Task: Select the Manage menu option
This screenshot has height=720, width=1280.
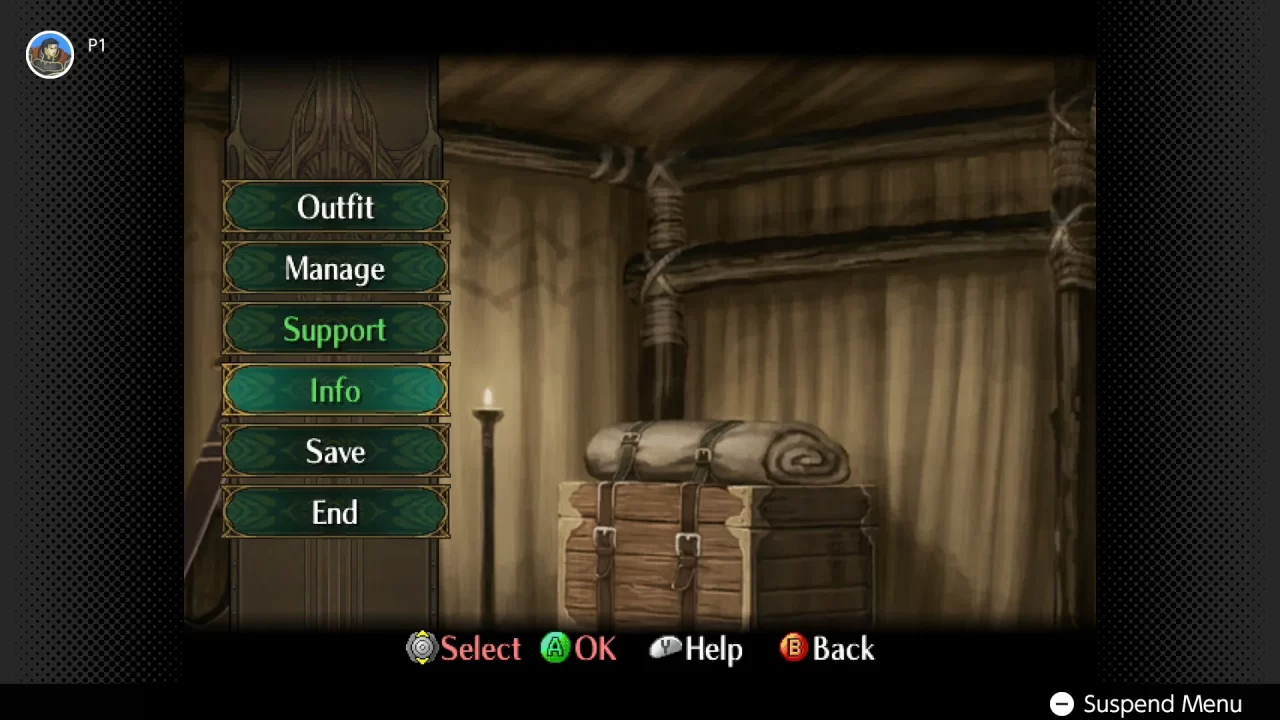Action: pos(335,268)
